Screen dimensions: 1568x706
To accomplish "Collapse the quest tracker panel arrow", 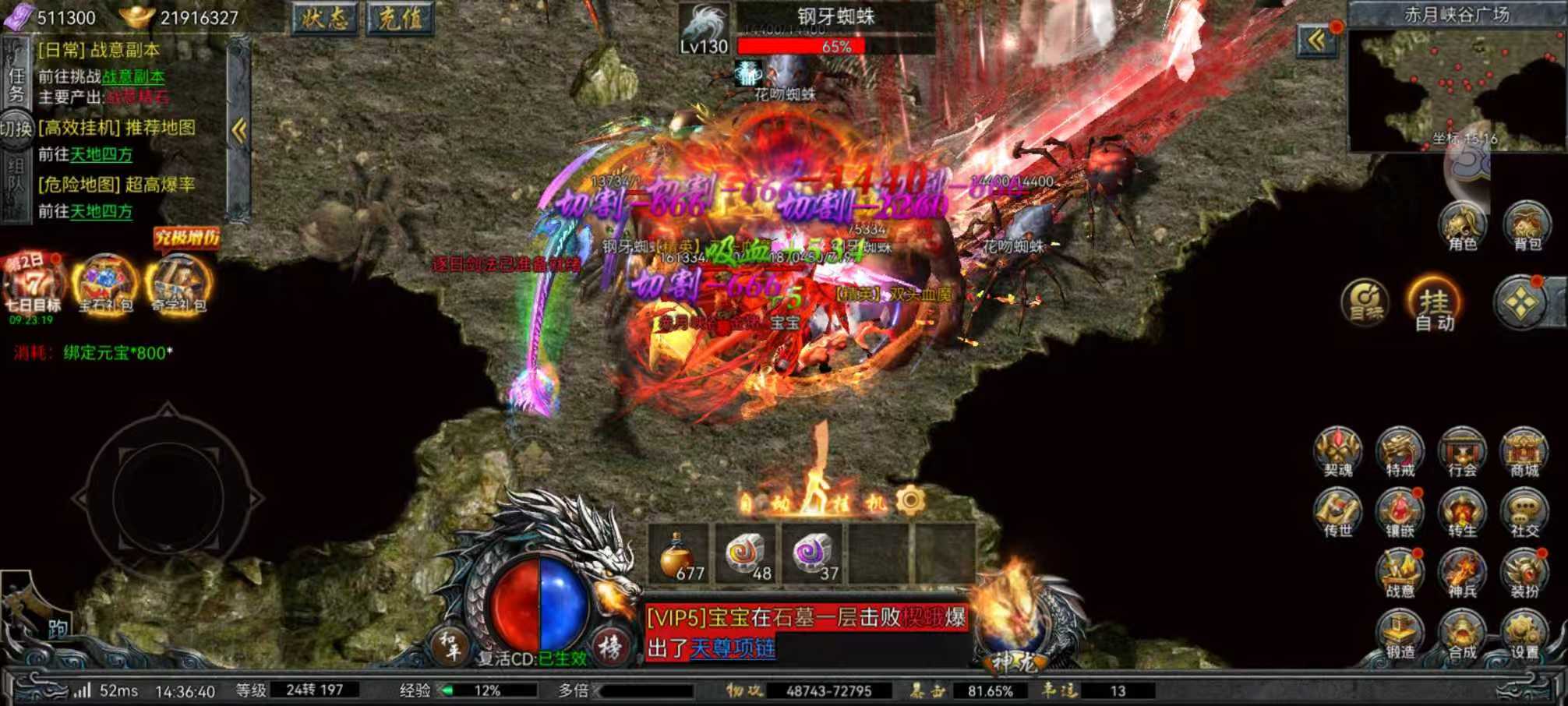I will tap(239, 130).
